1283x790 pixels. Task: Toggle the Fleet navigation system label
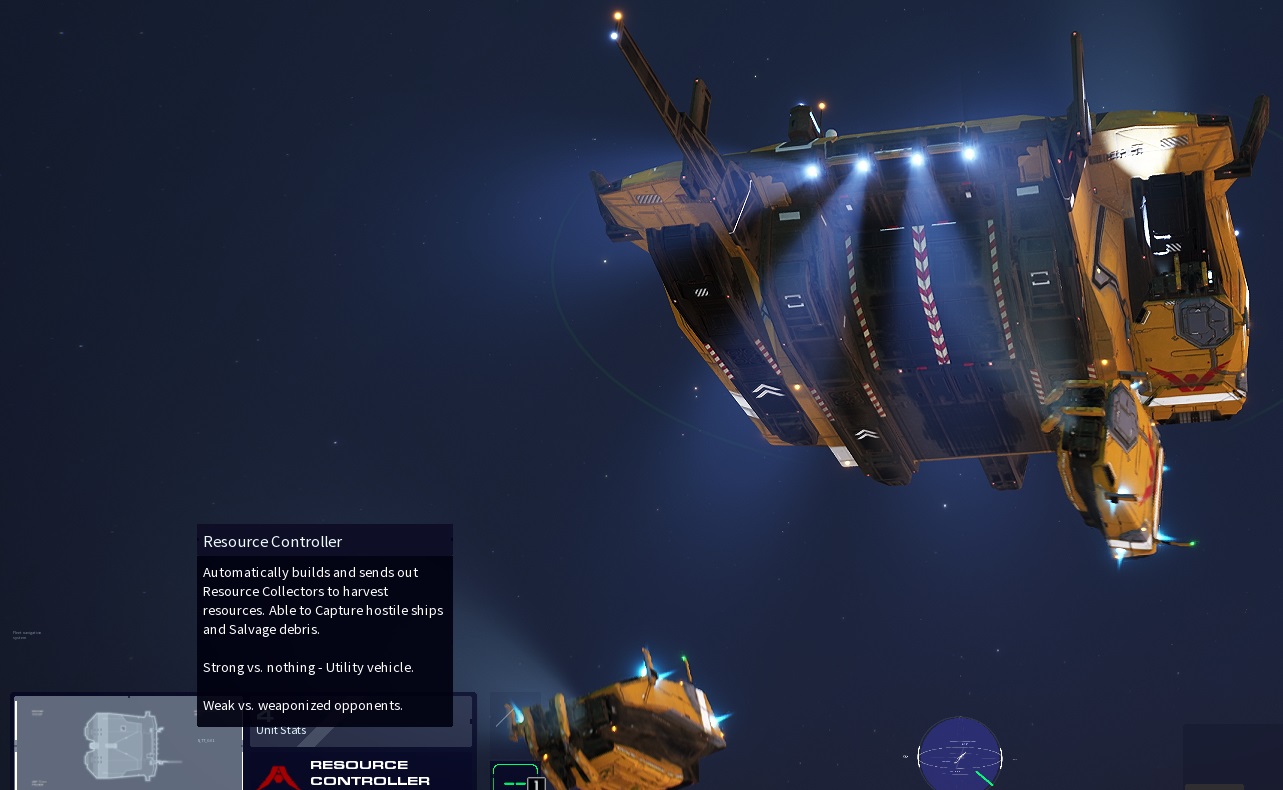click(25, 634)
